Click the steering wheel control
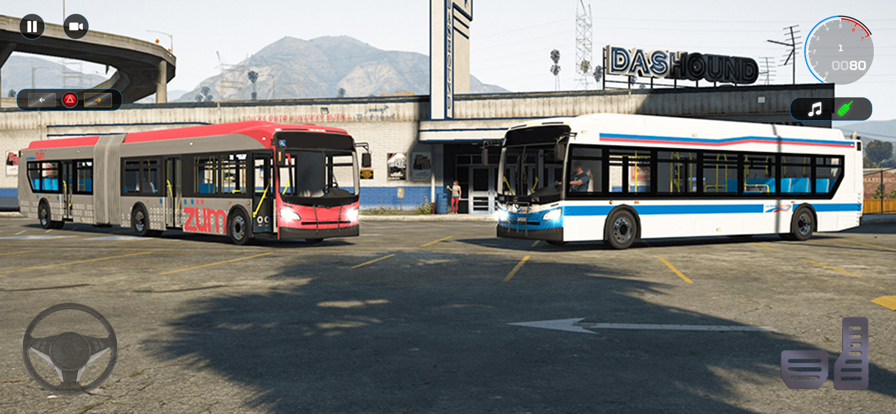The height and width of the screenshot is (414, 896). tap(70, 347)
